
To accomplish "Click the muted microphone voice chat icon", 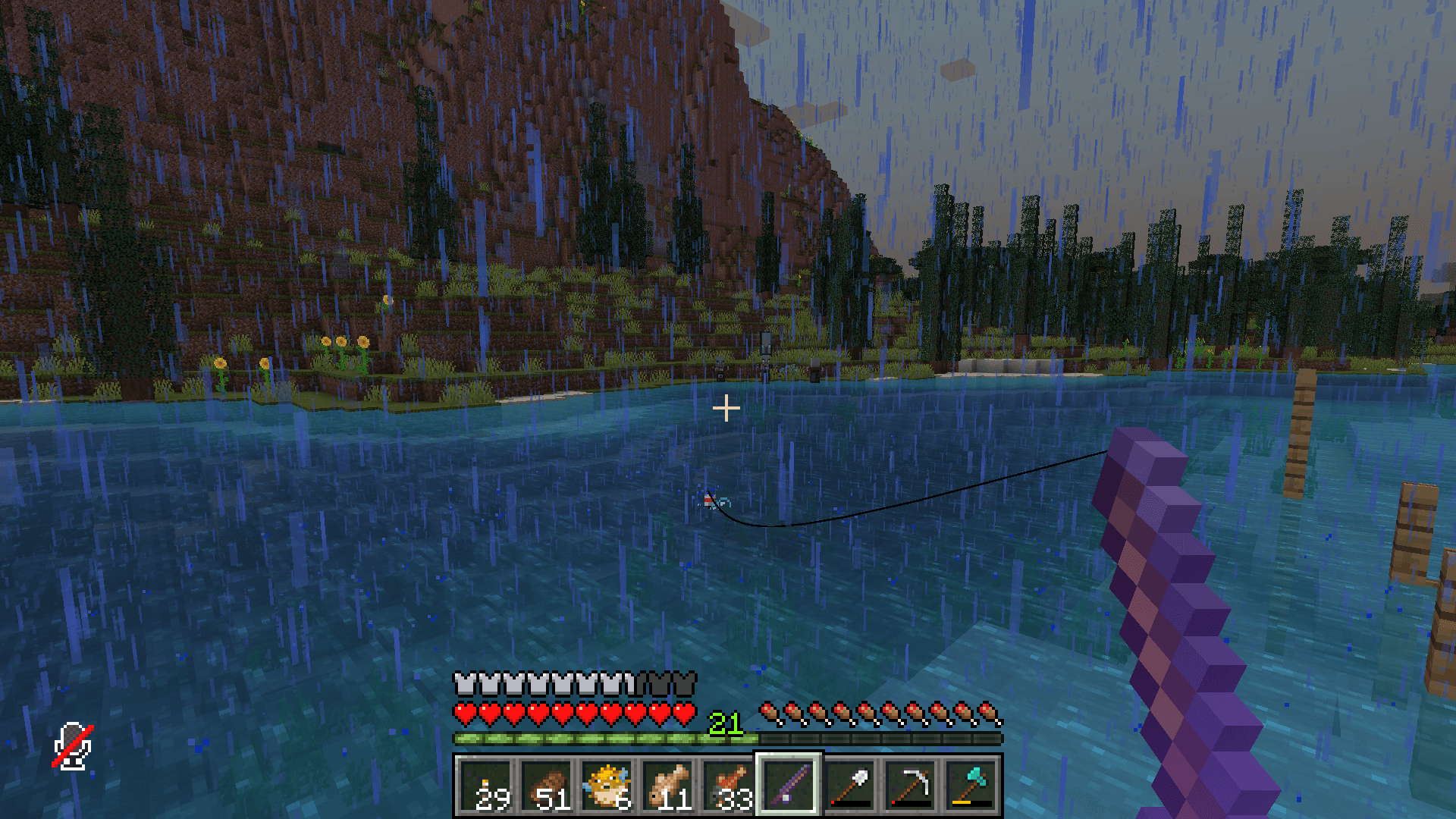I will (73, 746).
